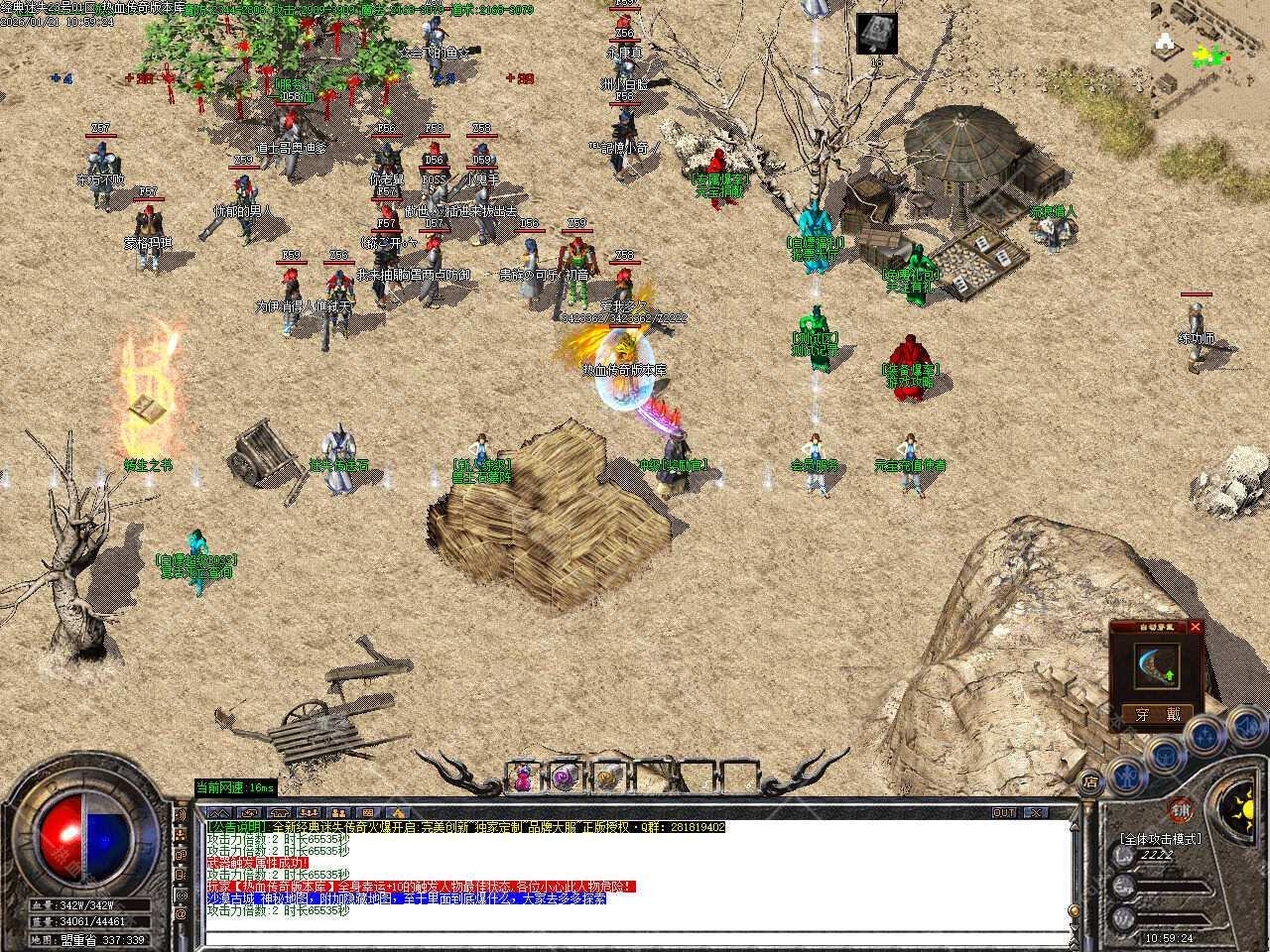1270x952 pixels.
Task: Toggle the speaker sound round button
Action: click(1245, 726)
